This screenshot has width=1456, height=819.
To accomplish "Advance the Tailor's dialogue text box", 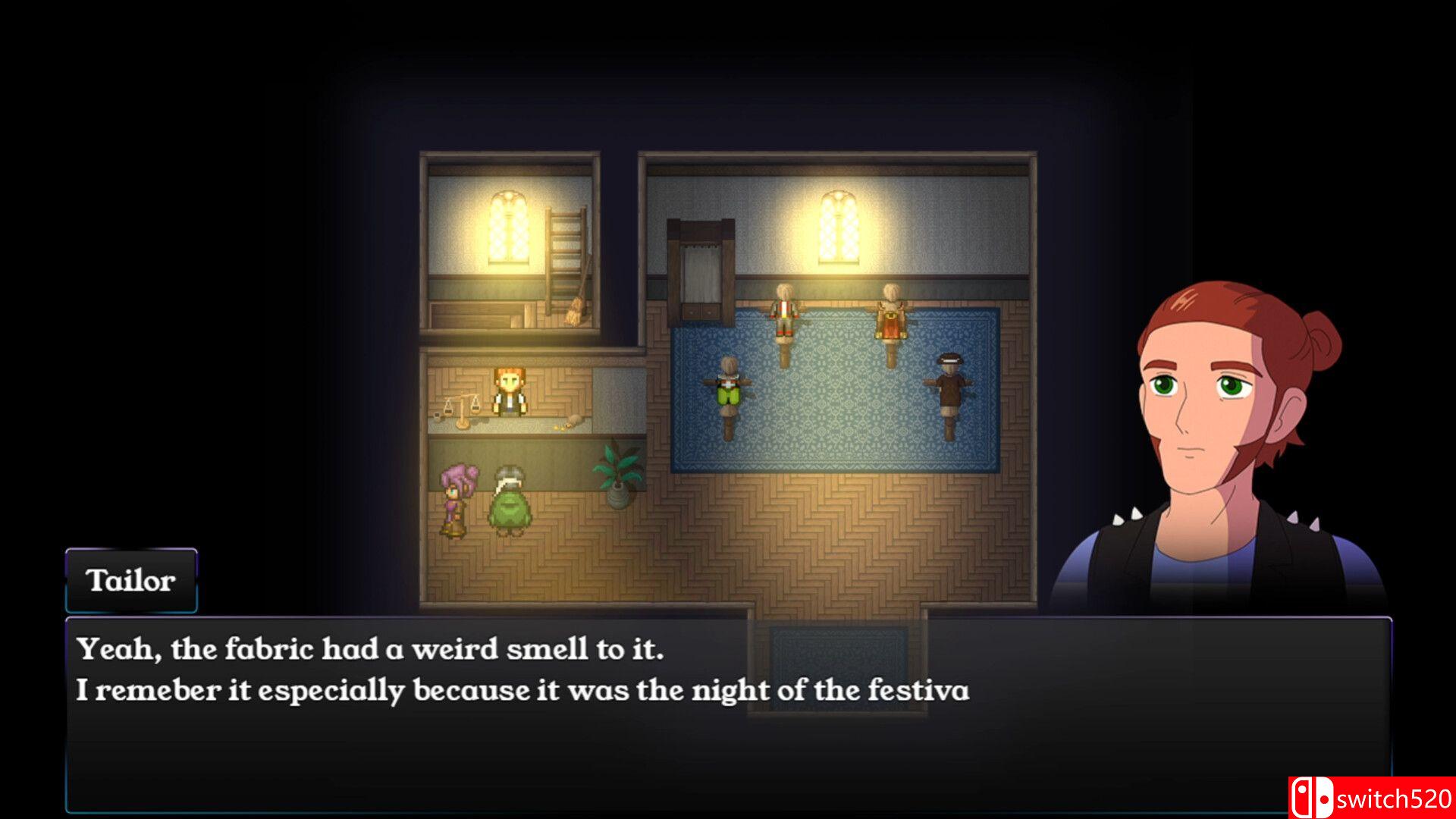I will point(728,714).
